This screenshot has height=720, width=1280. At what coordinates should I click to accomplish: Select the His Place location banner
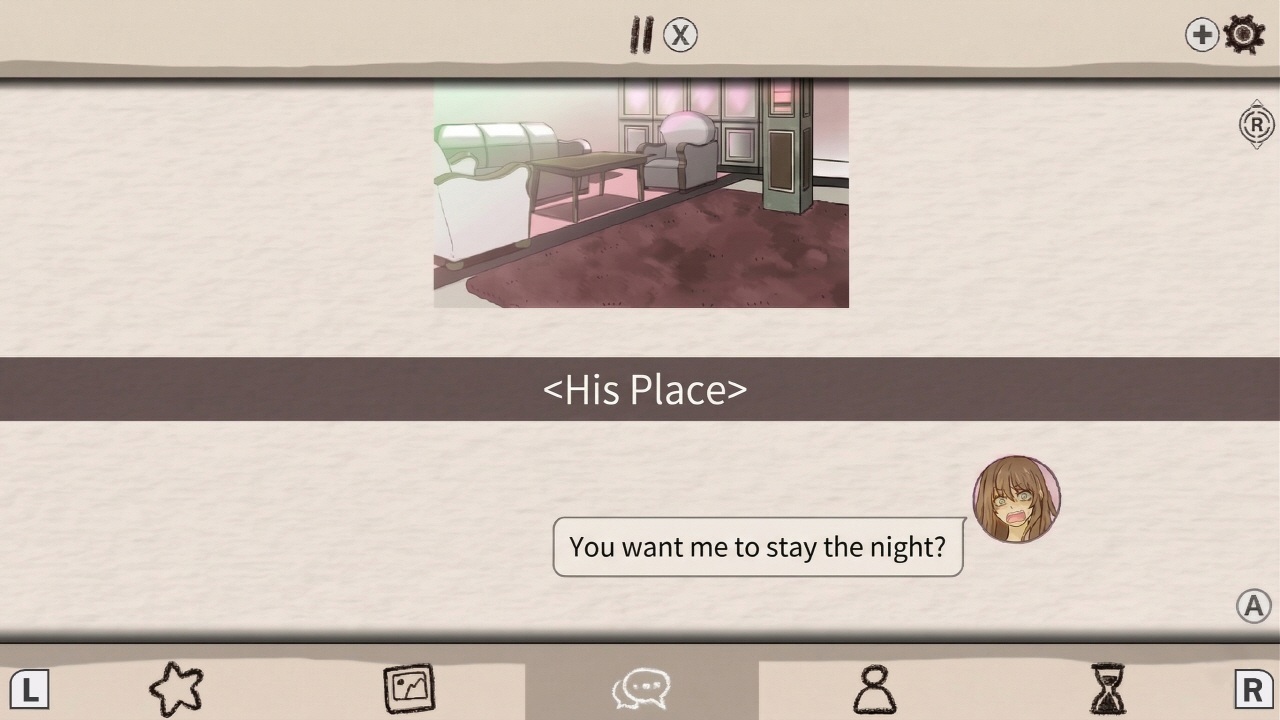640,390
